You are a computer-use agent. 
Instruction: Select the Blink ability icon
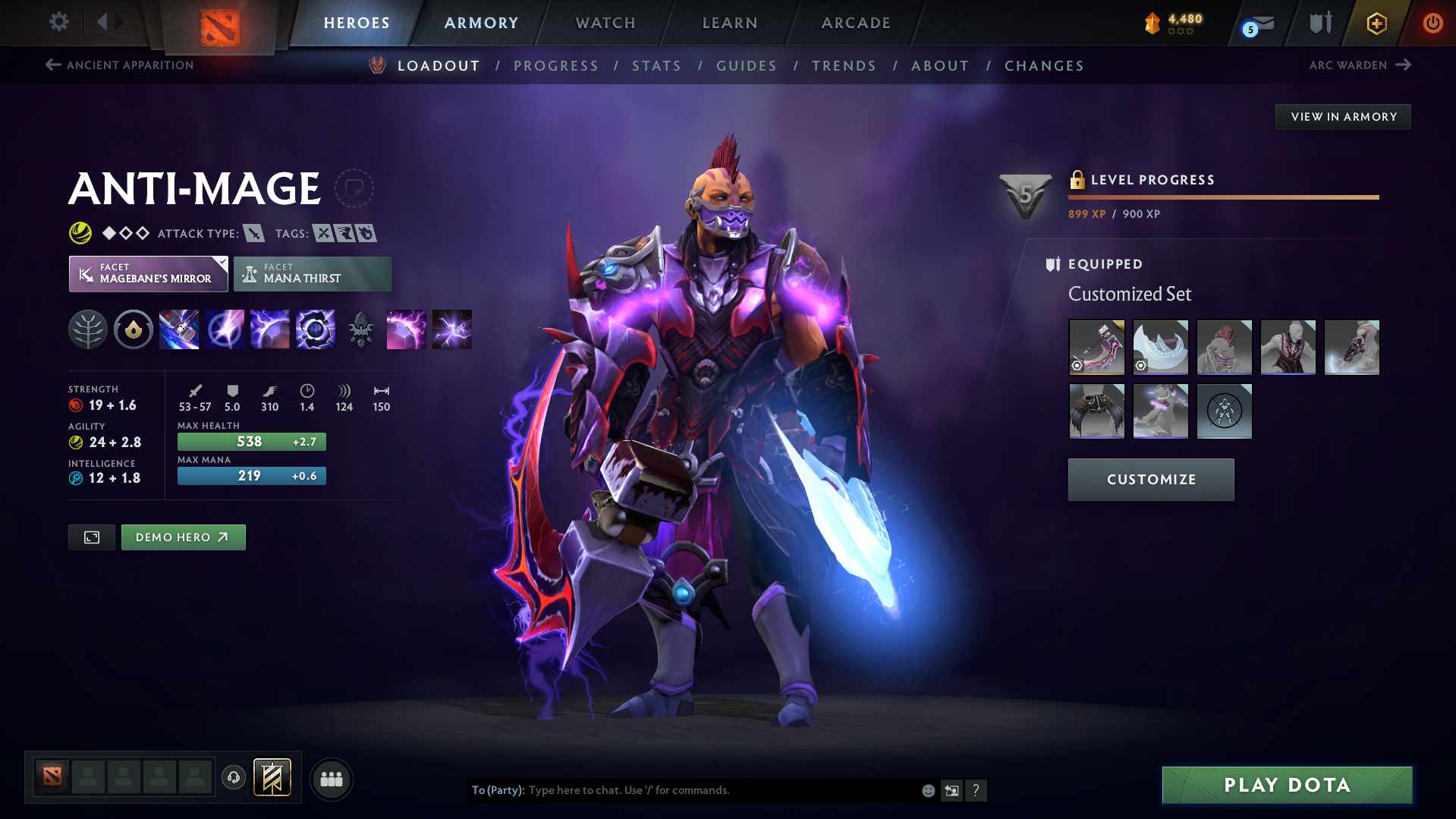[225, 329]
